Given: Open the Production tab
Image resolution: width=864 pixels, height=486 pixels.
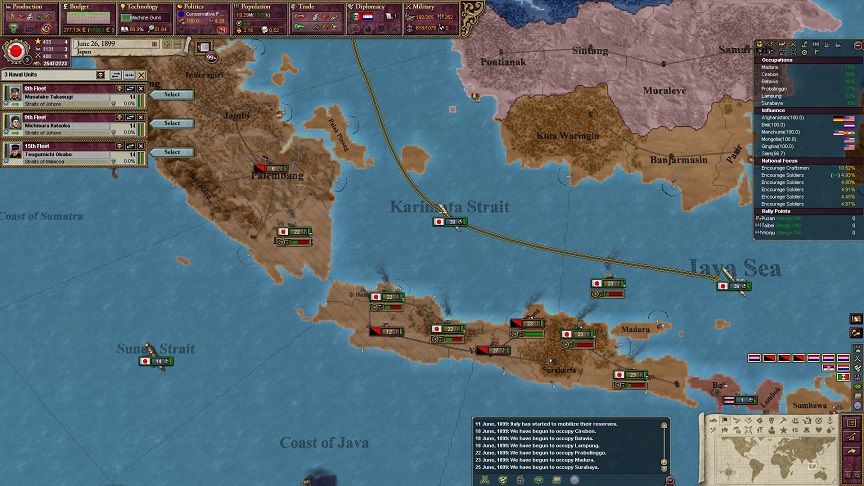Looking at the screenshot, I should point(29,6).
